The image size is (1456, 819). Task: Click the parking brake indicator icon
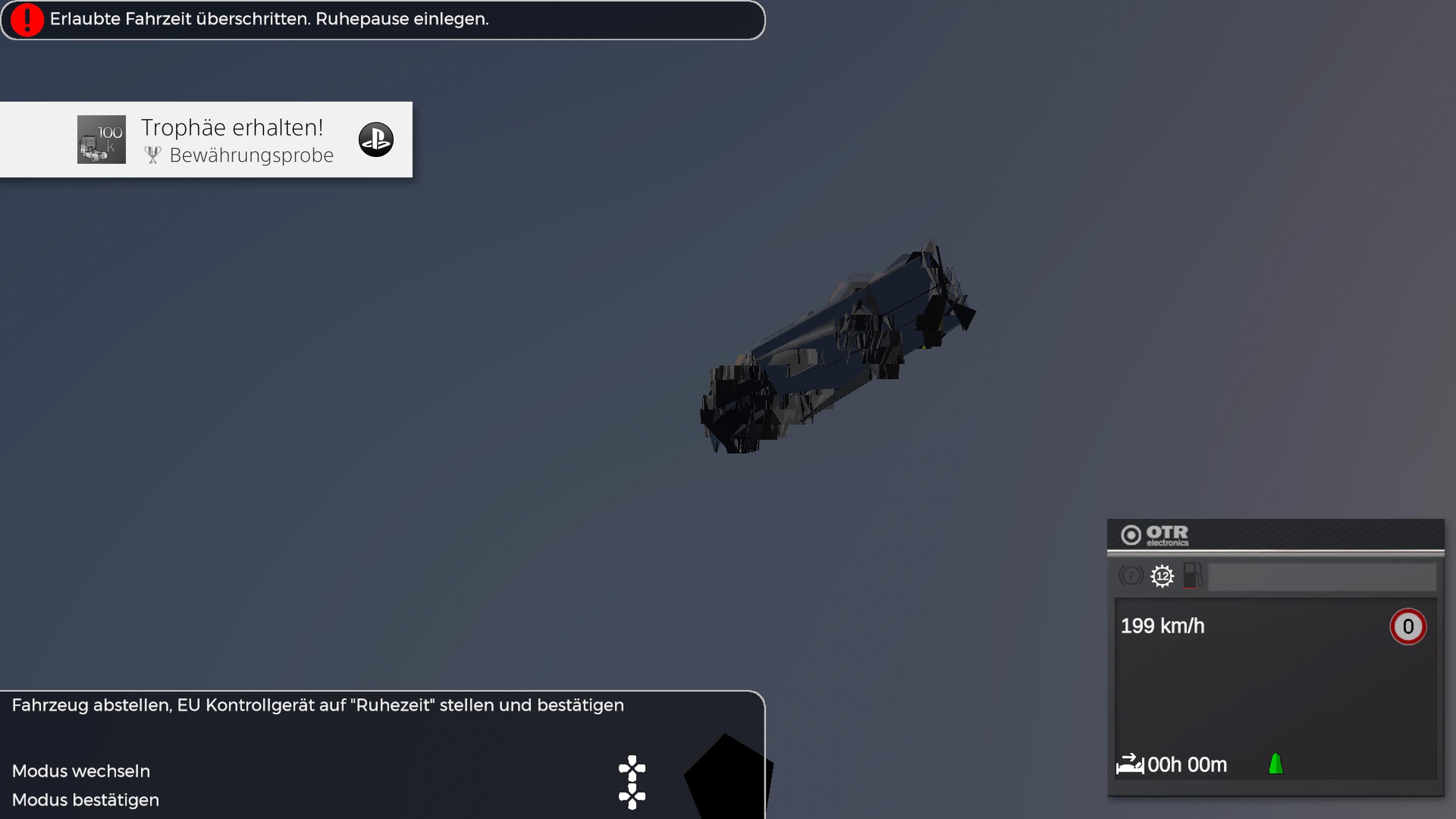pos(1131,576)
